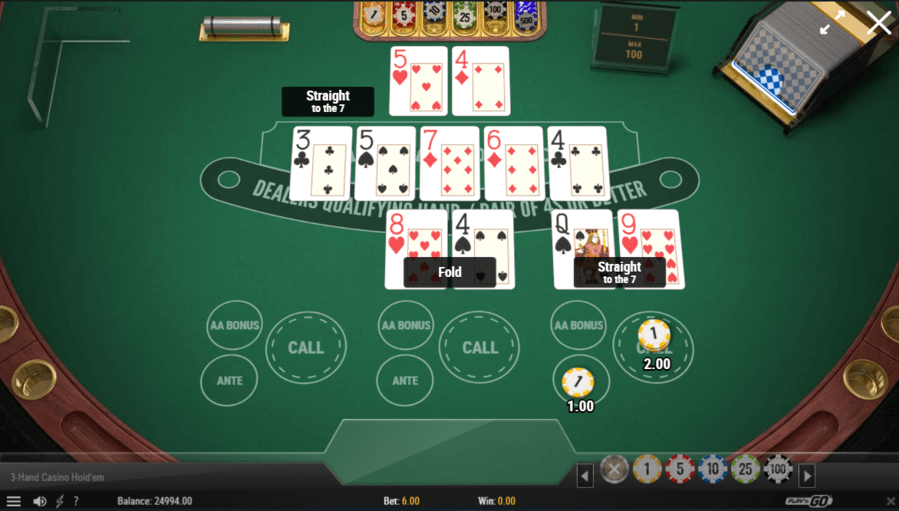Pick the 25 value chip
Viewport: 899px width, 511px height.
(744, 469)
